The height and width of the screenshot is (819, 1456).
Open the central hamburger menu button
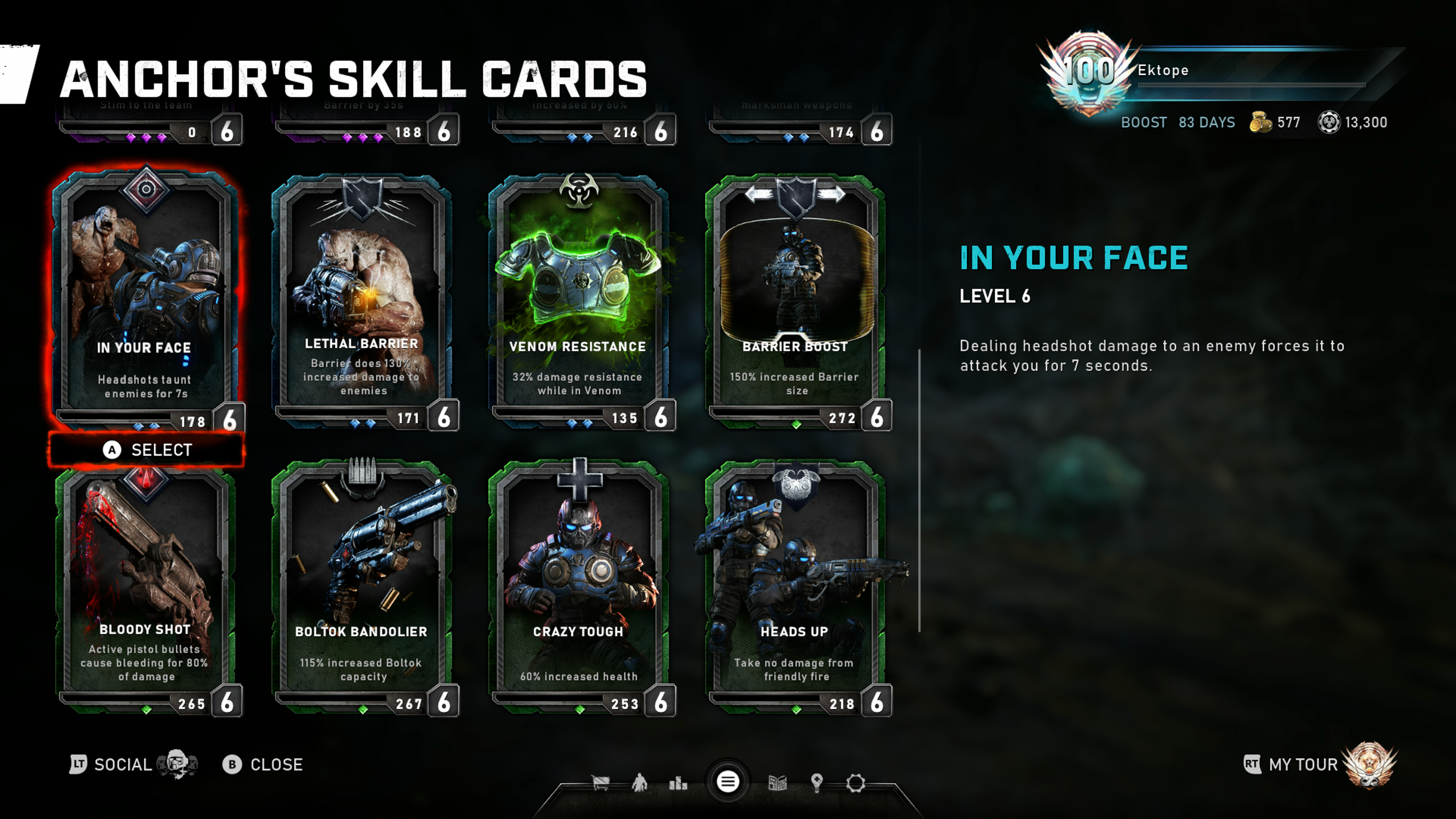coord(728,782)
